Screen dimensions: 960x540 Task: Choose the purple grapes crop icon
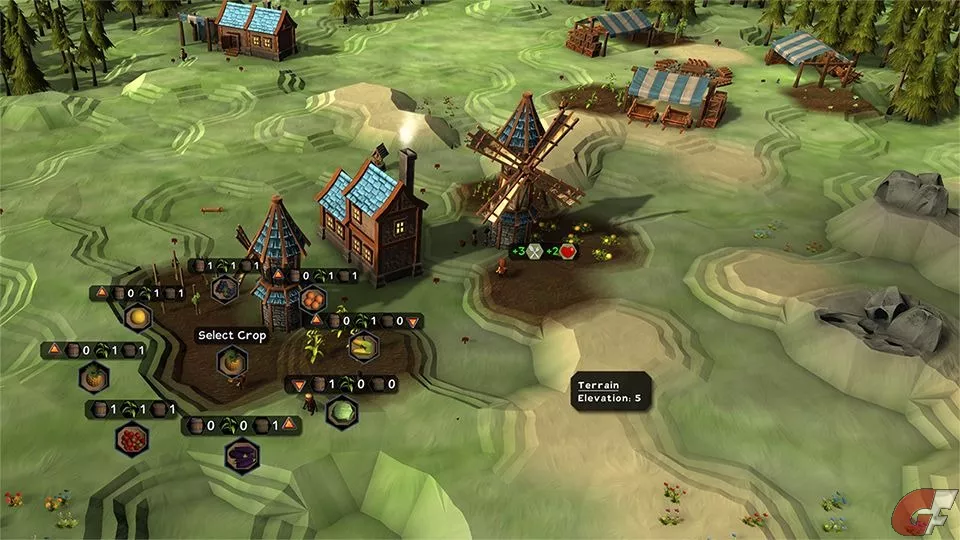point(225,289)
